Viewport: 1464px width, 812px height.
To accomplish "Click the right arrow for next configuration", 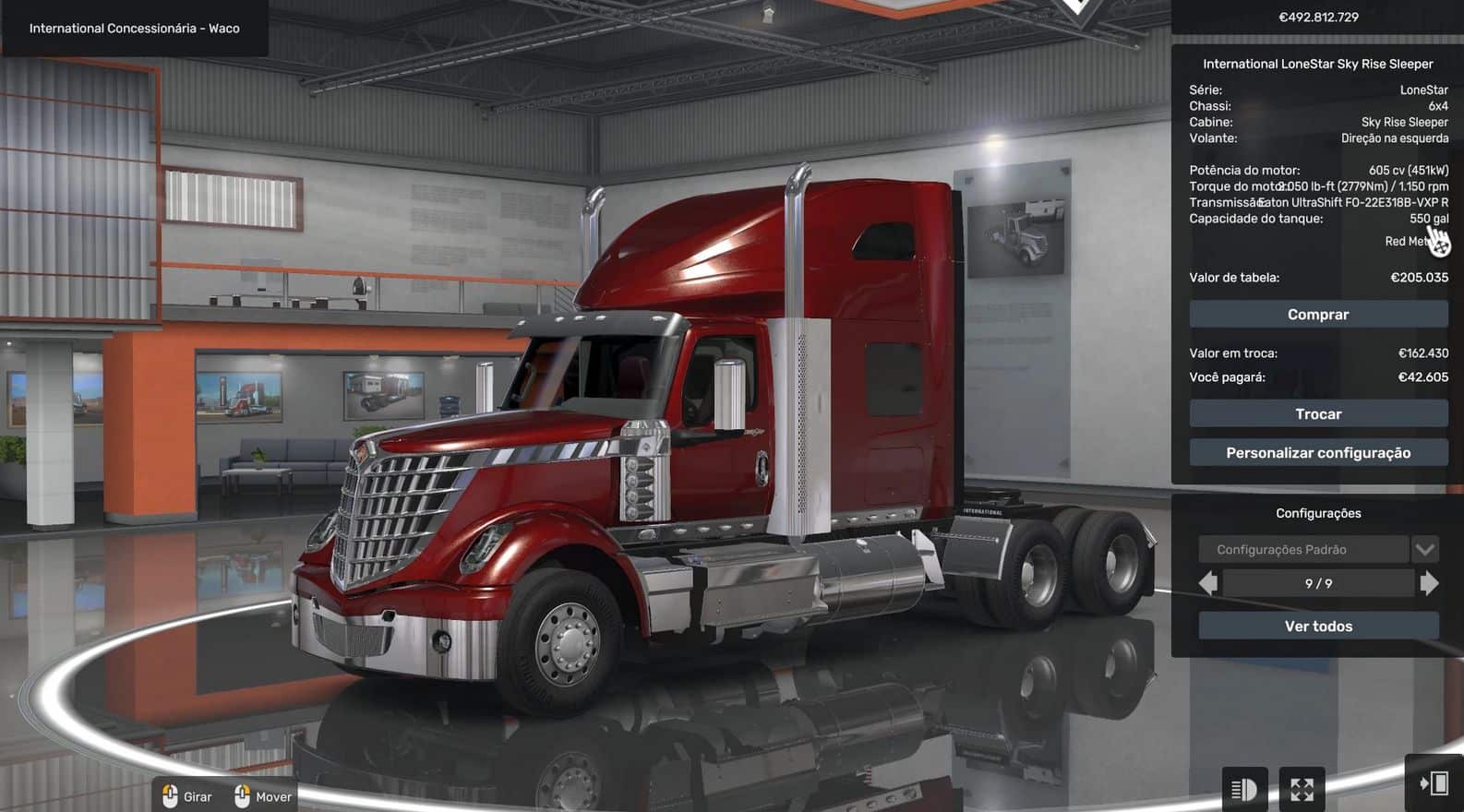I will click(x=1430, y=583).
